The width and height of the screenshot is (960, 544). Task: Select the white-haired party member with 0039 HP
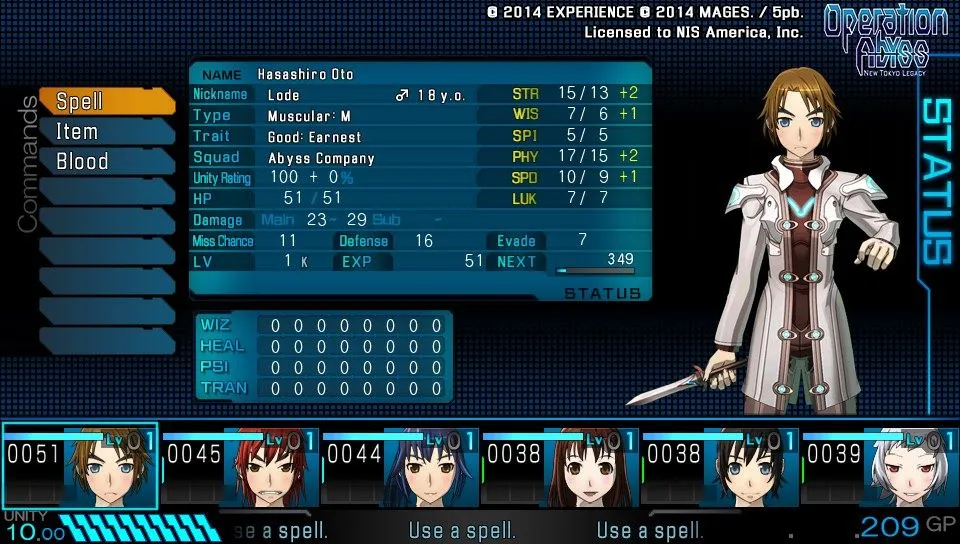pyautogui.click(x=880, y=467)
